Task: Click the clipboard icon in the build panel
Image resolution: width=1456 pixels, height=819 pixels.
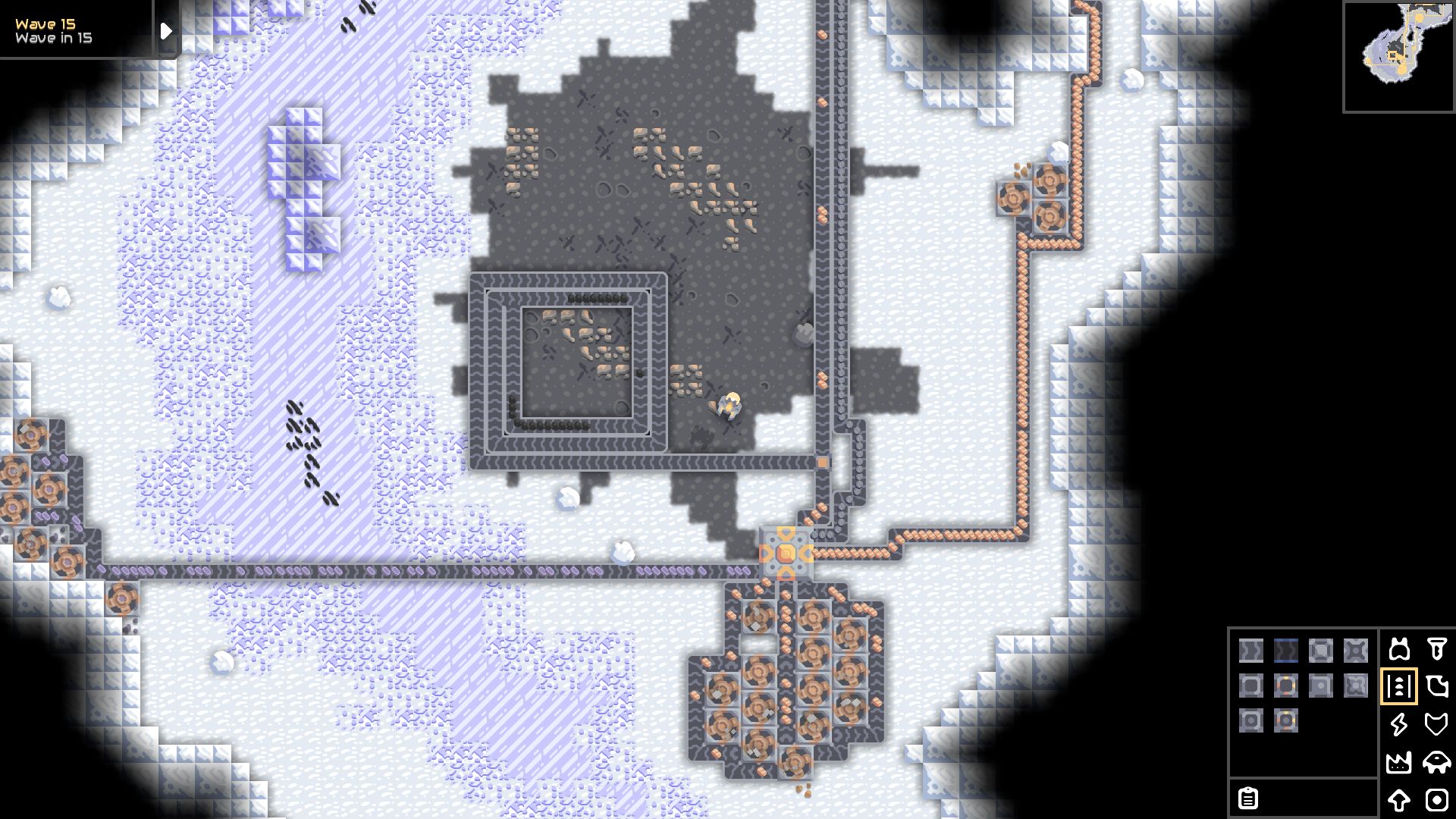Action: click(x=1248, y=799)
